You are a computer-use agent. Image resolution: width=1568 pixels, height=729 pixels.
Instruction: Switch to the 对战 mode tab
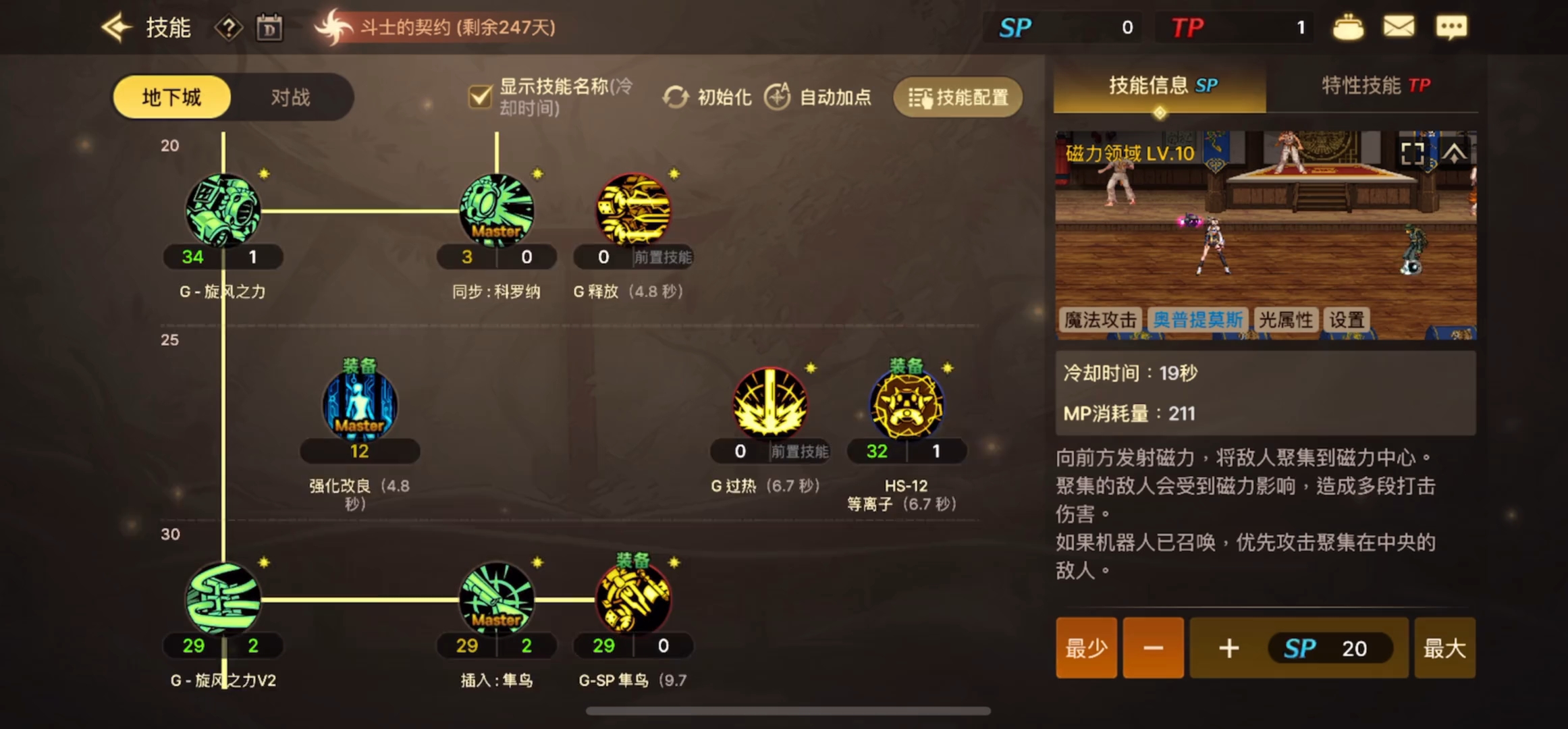290,97
